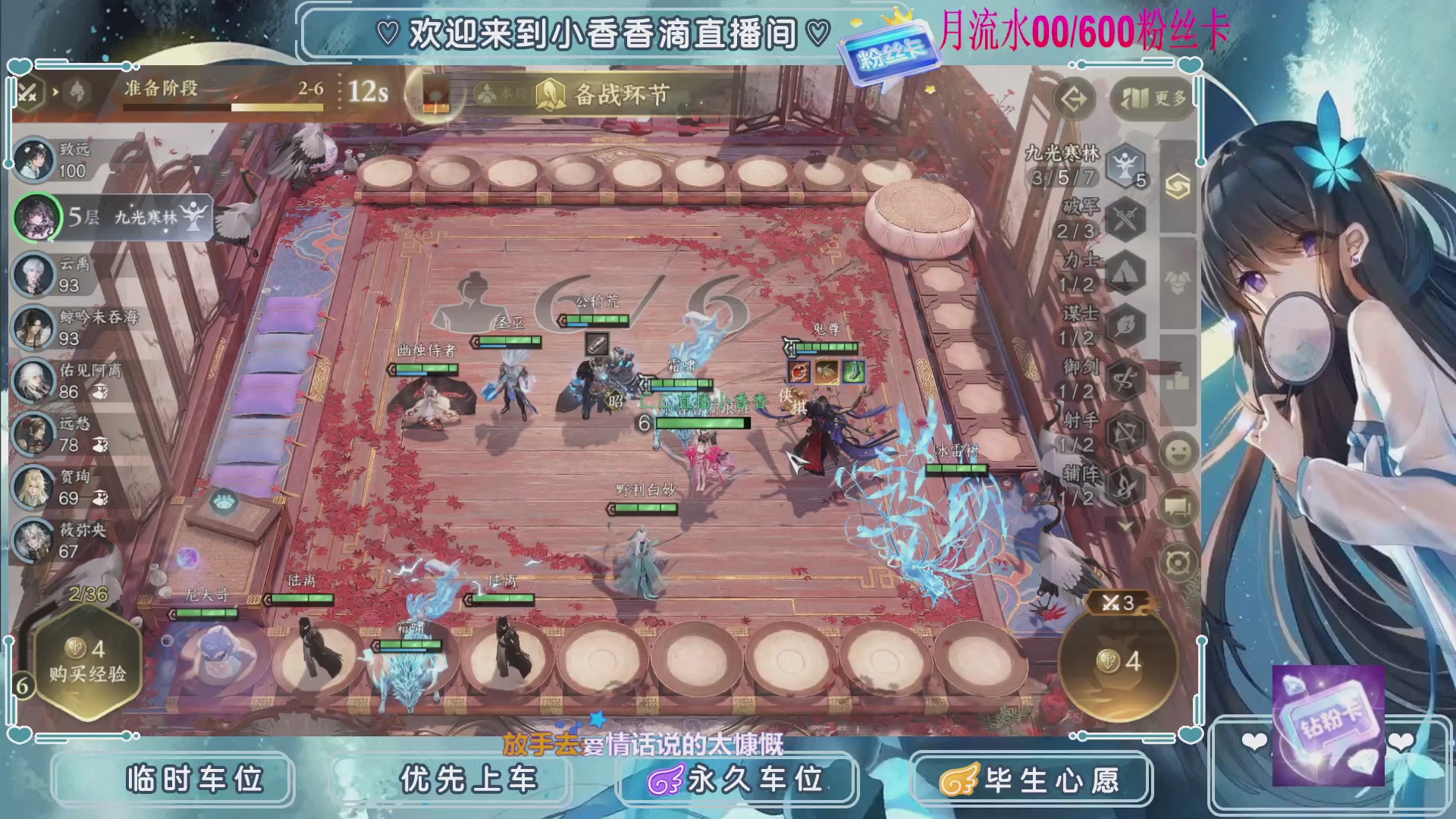Show the 破军 synergy details
1456x819 pixels.
point(1125,220)
